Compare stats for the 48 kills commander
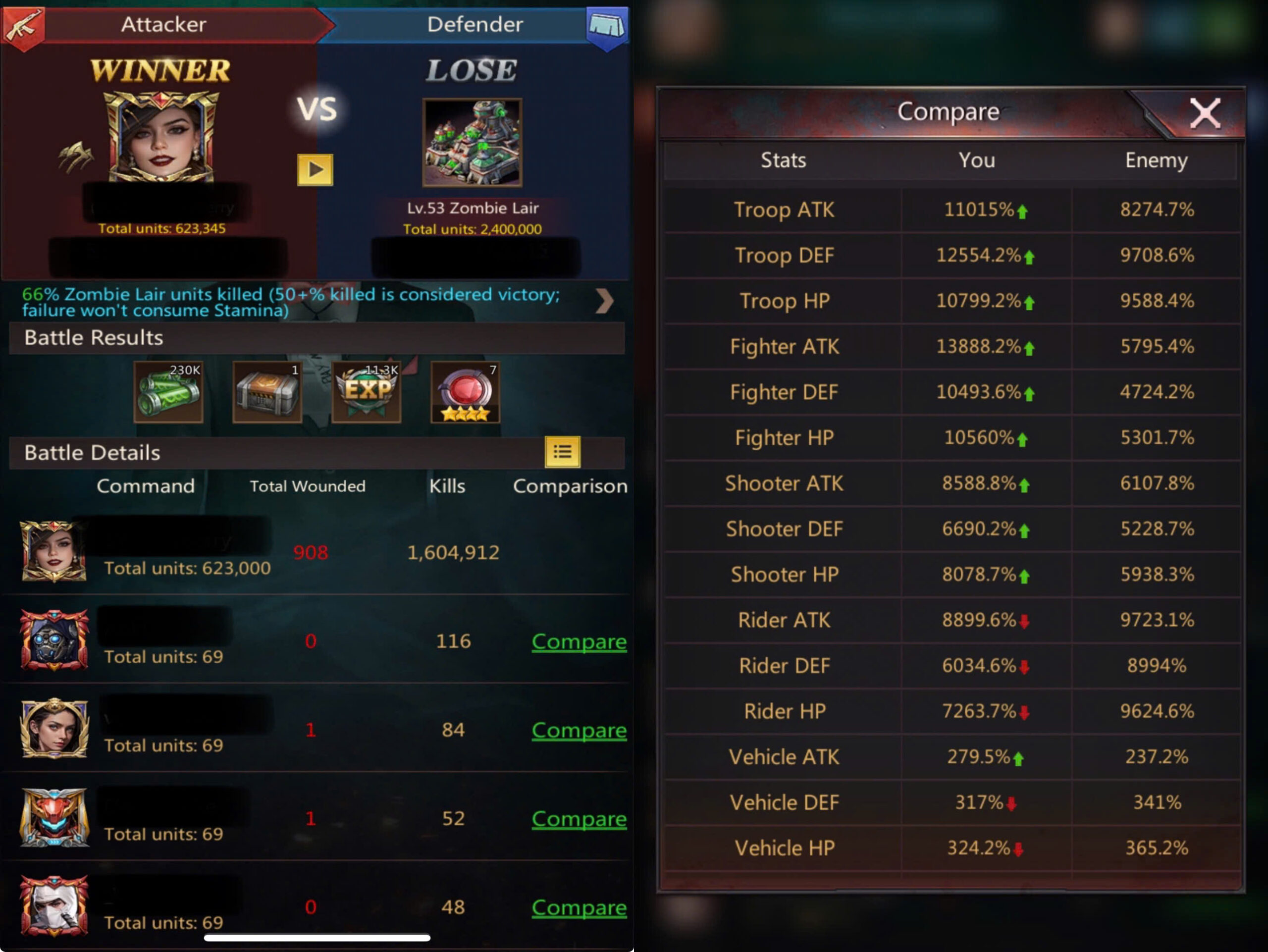This screenshot has width=1268, height=952. pos(579,908)
